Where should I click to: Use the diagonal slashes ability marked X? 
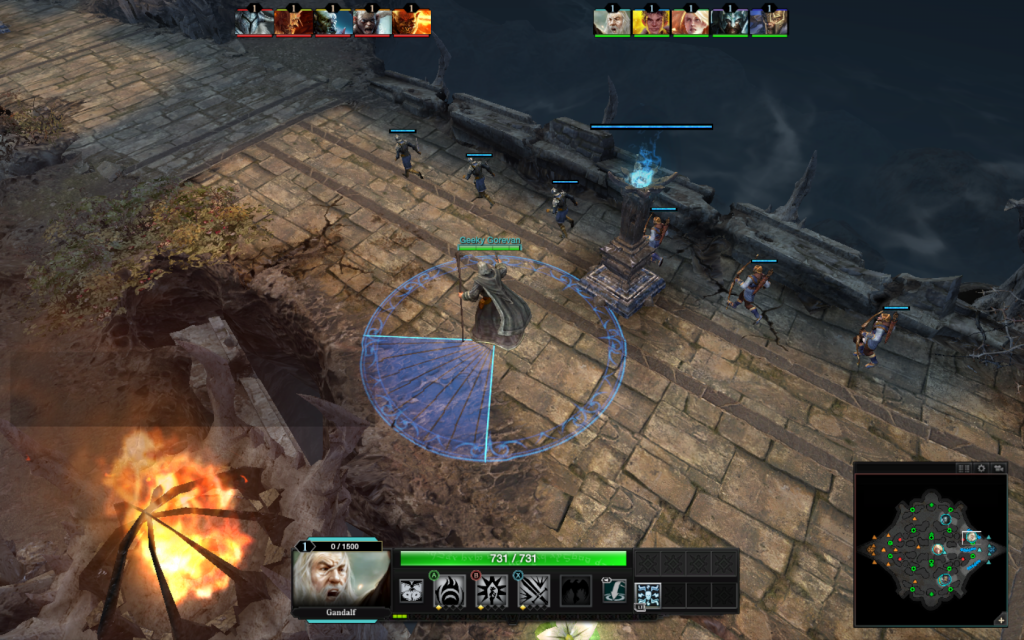point(533,591)
